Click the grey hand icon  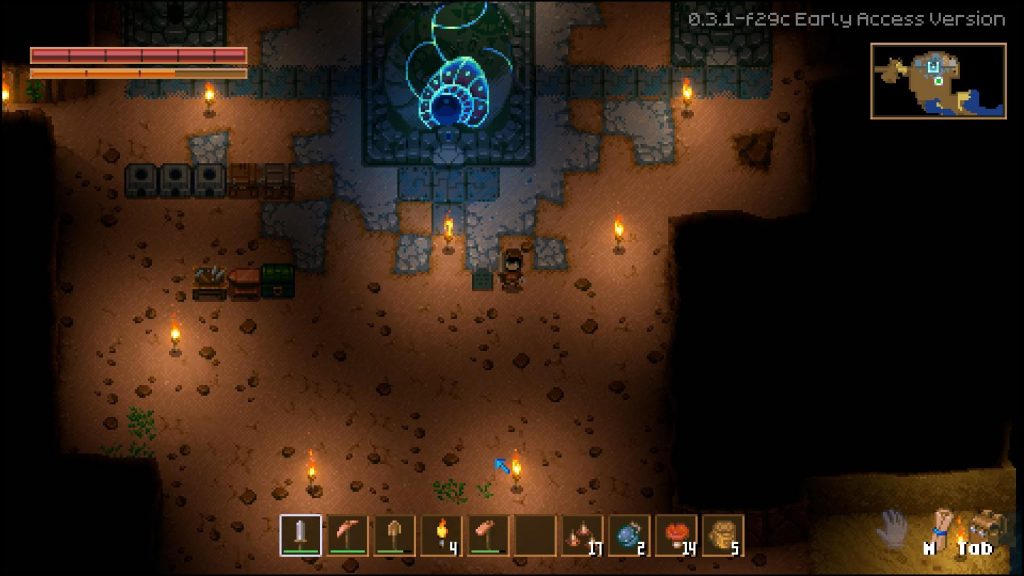pos(892,528)
